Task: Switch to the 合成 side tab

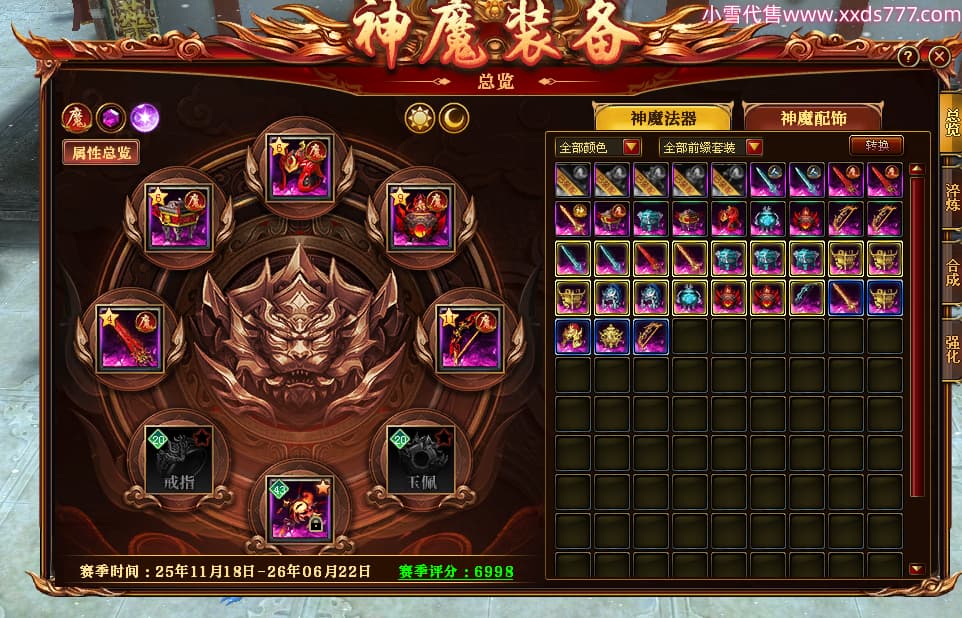Action: (951, 273)
